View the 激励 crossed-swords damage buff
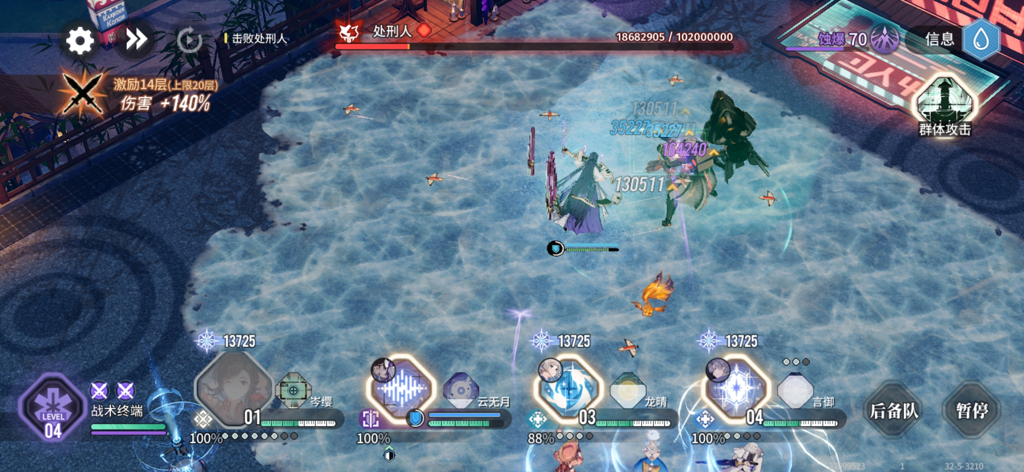Viewport: 1024px width, 472px height. point(79,94)
